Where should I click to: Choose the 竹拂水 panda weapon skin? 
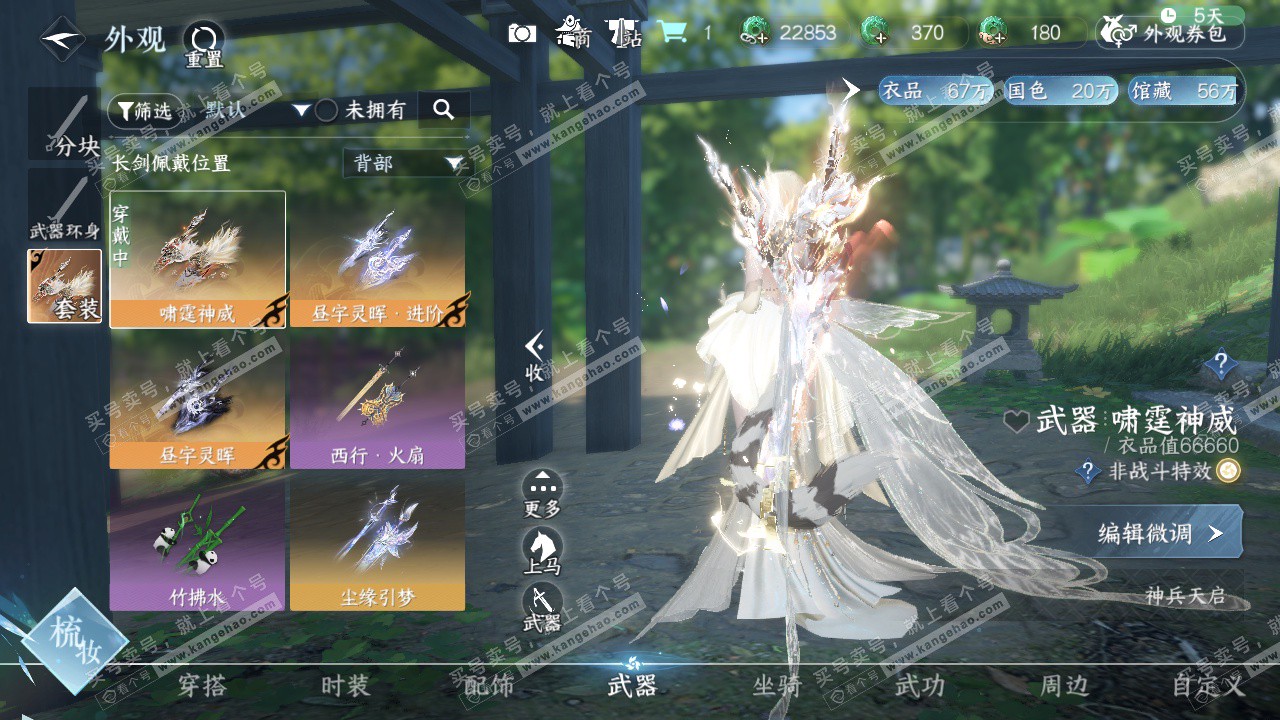[197, 543]
